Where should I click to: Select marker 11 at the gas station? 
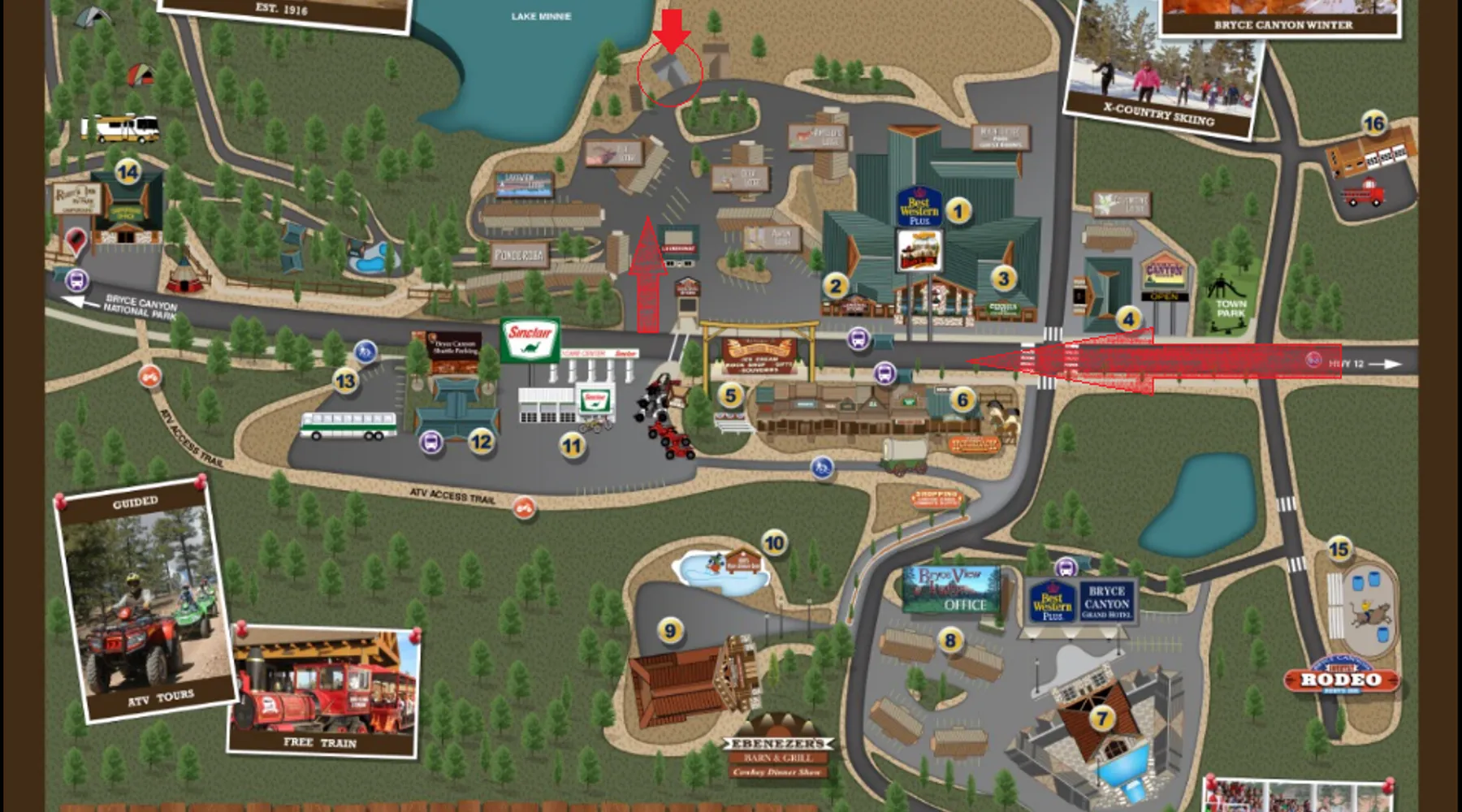point(573,445)
